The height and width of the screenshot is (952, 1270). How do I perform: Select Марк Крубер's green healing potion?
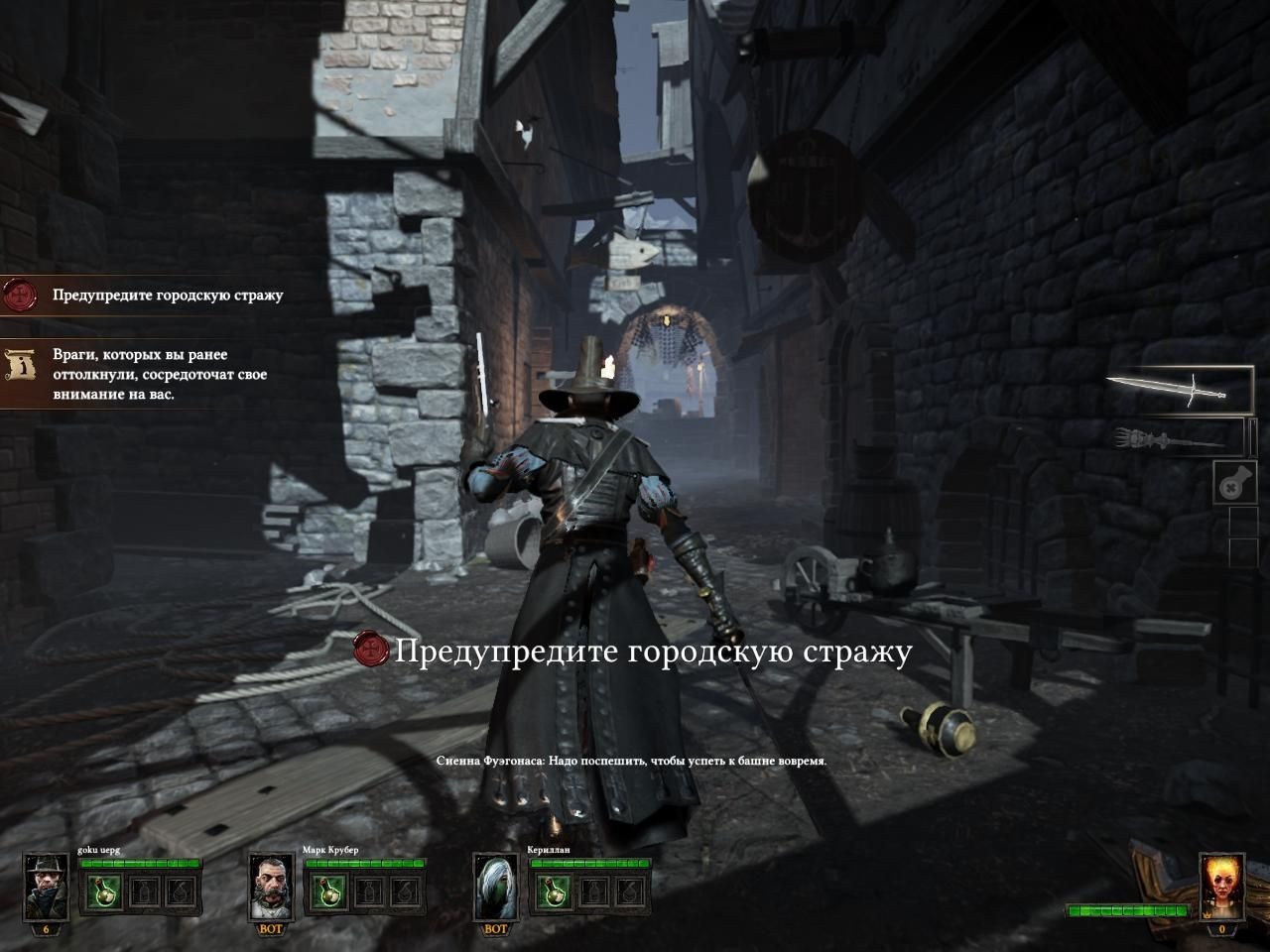pos(326,892)
